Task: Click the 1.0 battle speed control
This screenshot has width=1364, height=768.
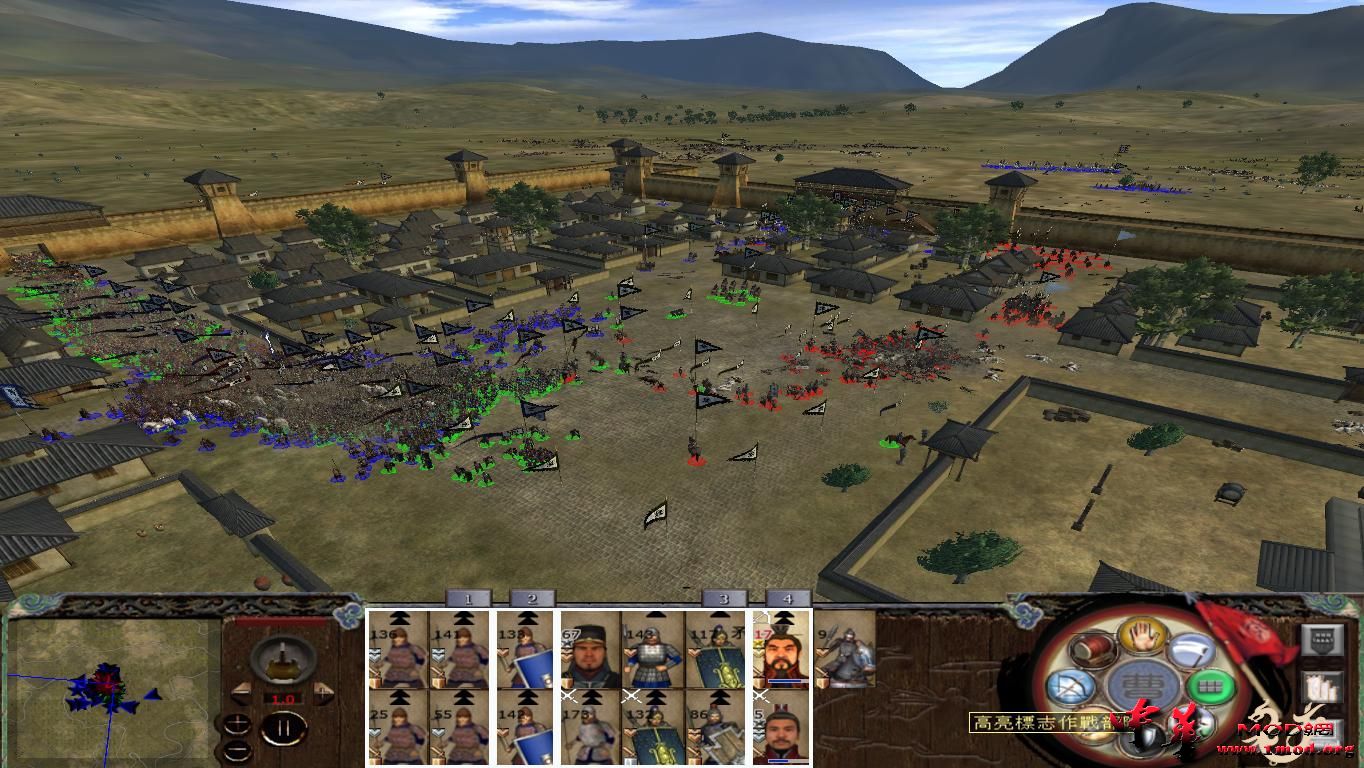Action: [283, 699]
